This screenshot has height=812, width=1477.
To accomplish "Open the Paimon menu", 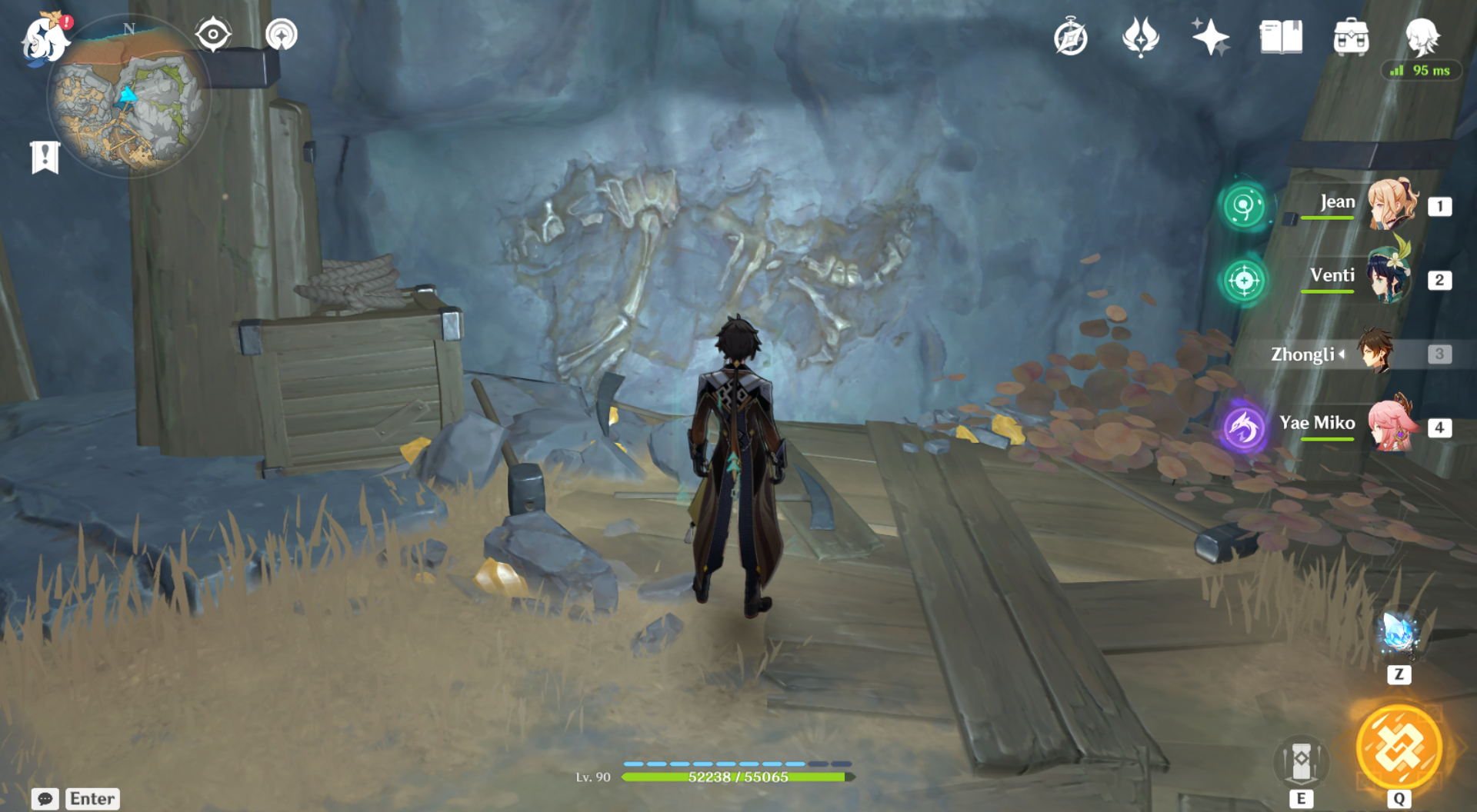I will coord(44,37).
